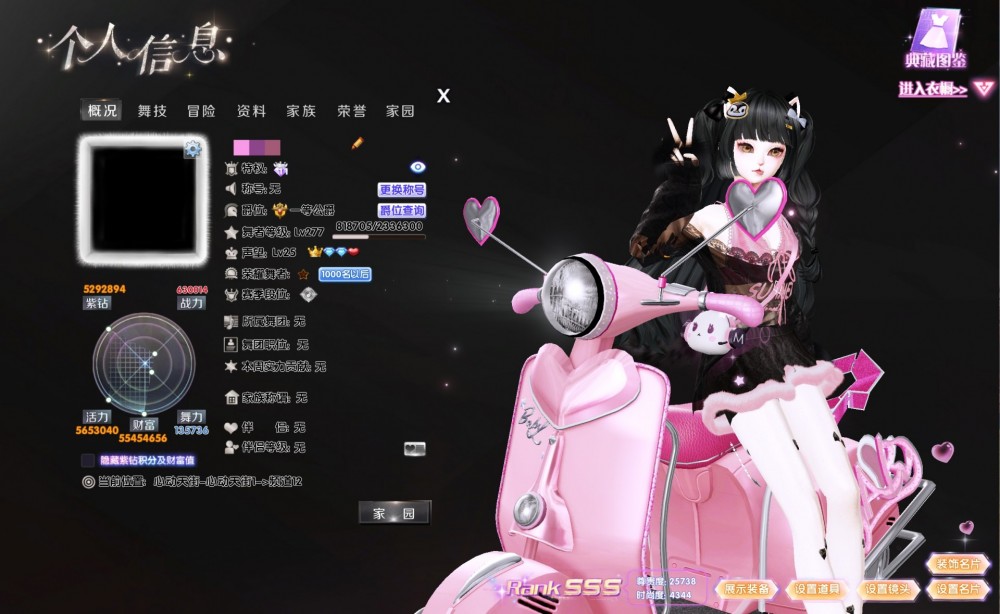
Task: Click the pencil edit icon
Action: coord(357,144)
